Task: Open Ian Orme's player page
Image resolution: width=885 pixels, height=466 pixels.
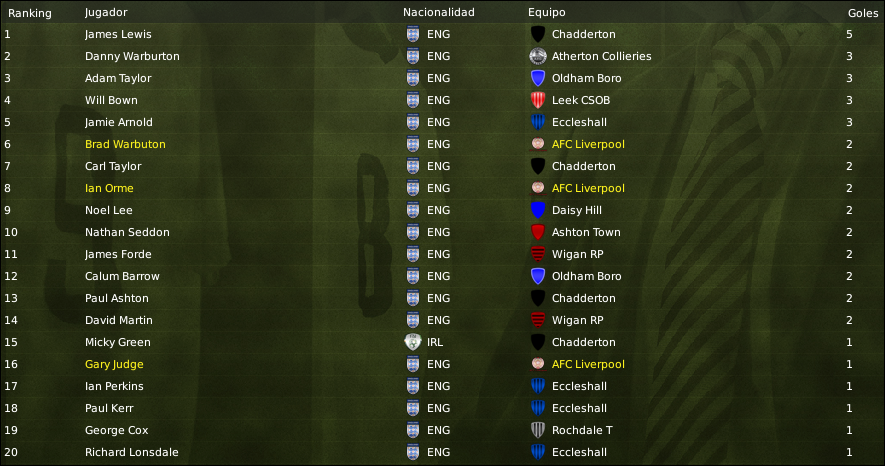Action: click(x=109, y=188)
